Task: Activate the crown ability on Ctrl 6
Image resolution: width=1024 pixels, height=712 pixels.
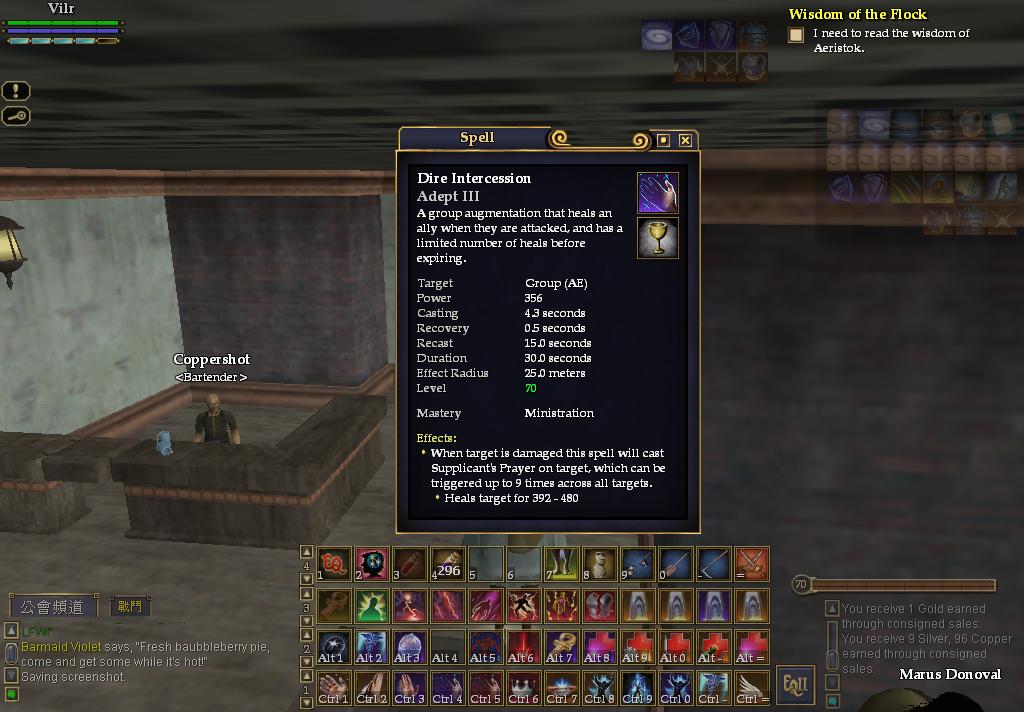Action: (523, 688)
